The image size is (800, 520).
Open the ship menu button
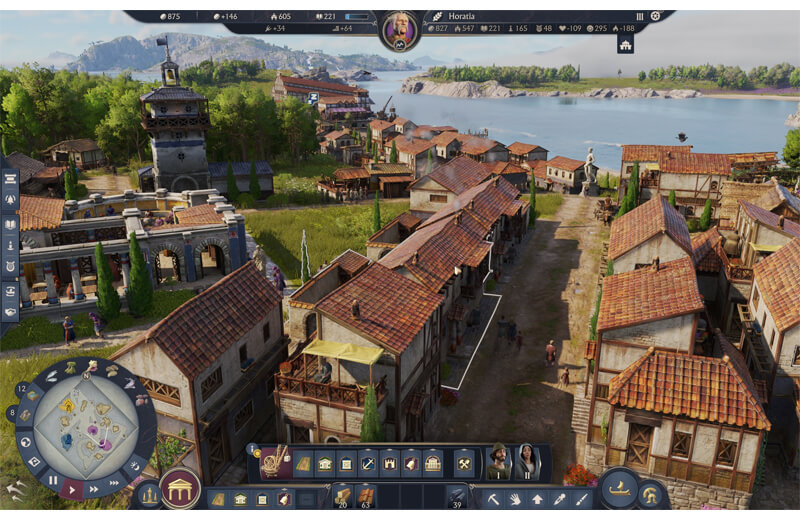pos(620,488)
